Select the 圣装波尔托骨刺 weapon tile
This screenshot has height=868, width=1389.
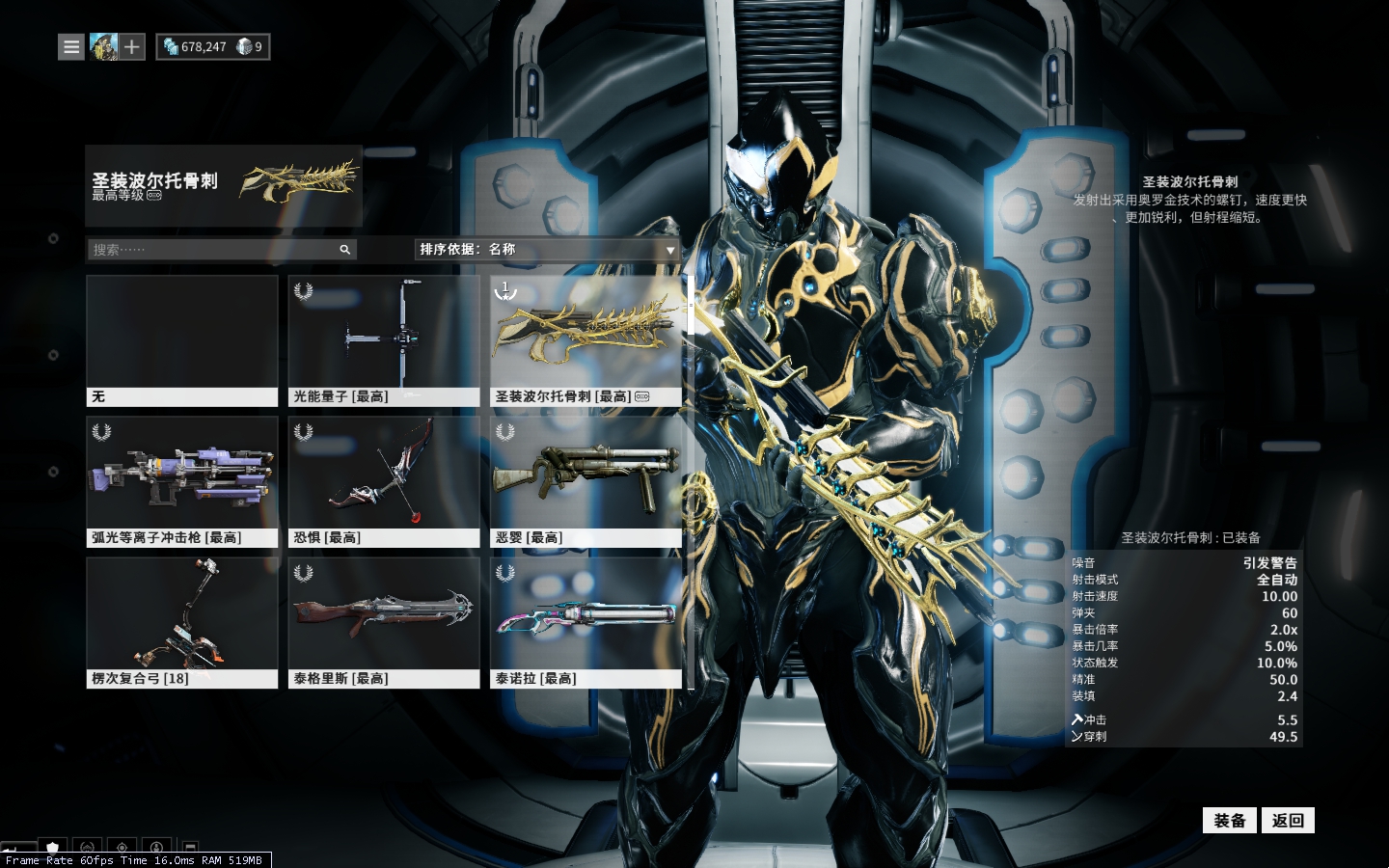pos(586,340)
